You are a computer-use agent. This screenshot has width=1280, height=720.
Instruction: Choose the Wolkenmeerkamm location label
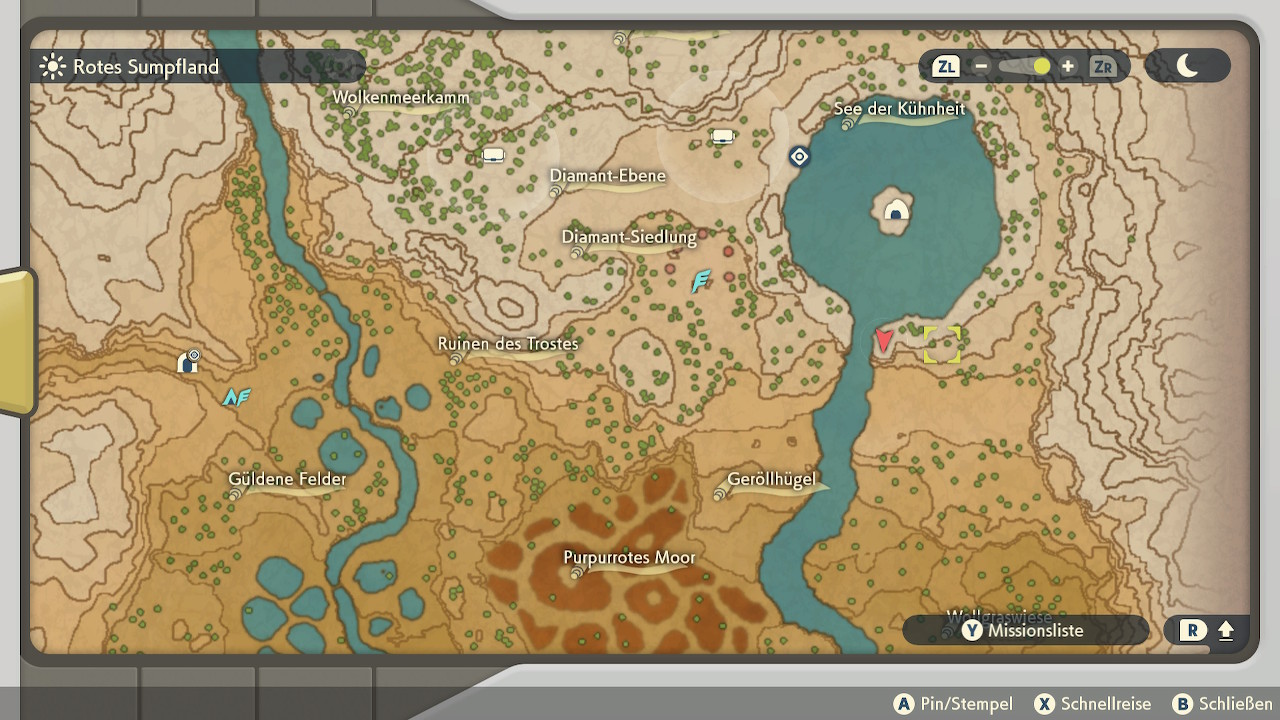(401, 98)
